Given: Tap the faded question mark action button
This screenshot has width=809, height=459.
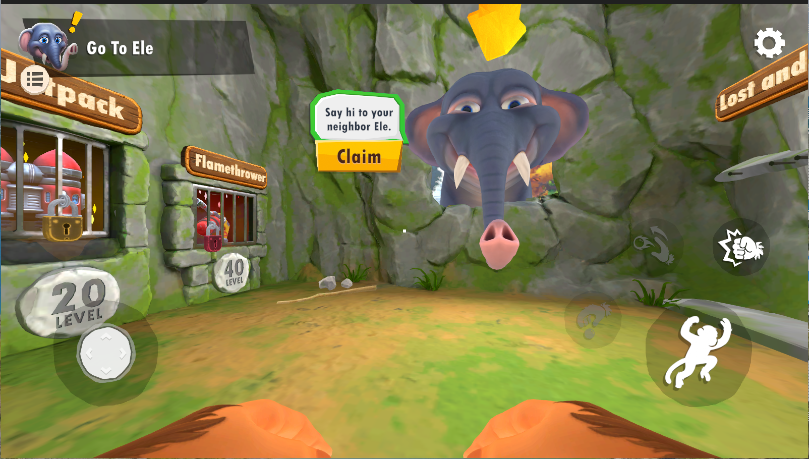Looking at the screenshot, I should pos(592,322).
